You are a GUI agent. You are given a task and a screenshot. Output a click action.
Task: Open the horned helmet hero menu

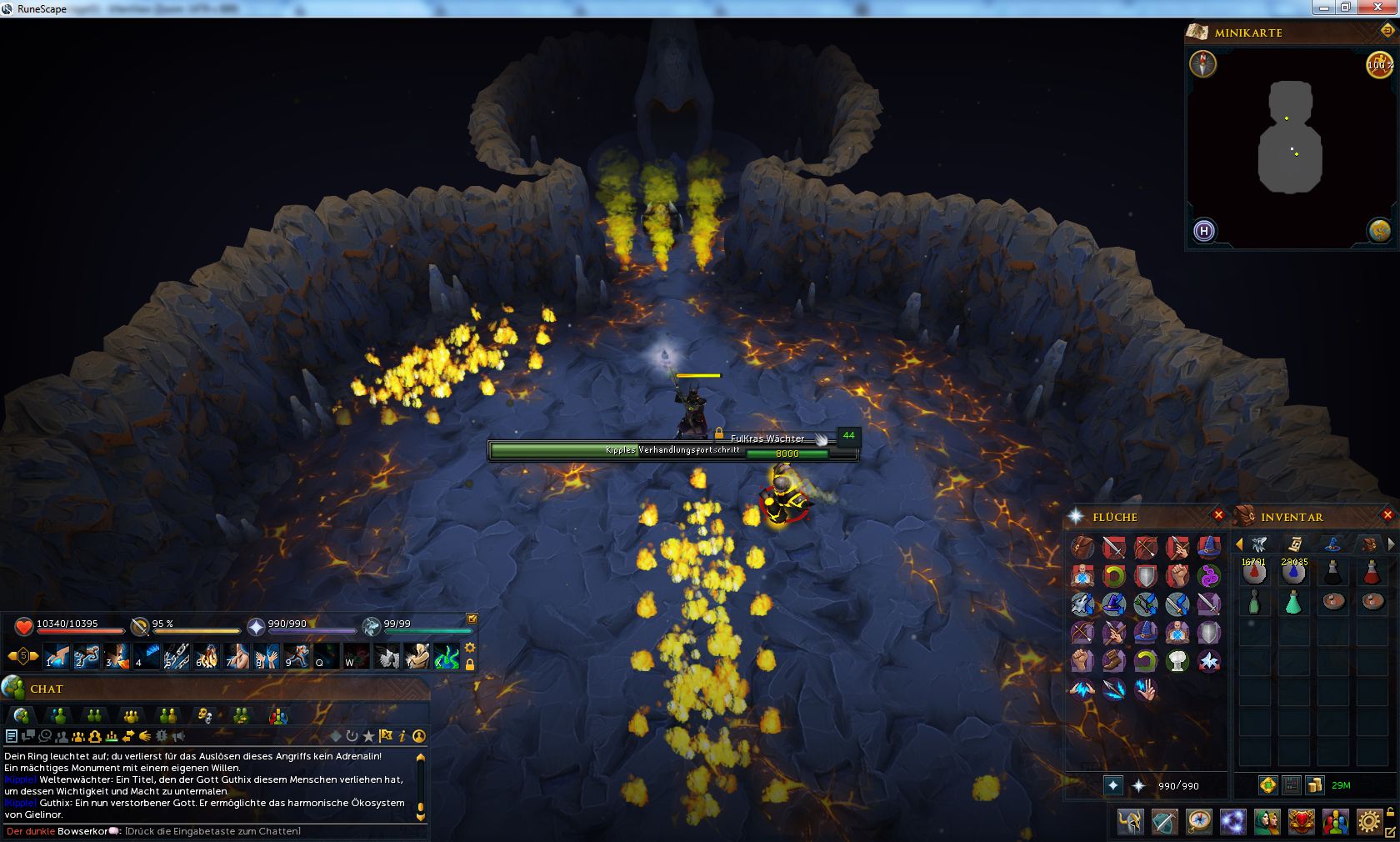[x=1131, y=822]
